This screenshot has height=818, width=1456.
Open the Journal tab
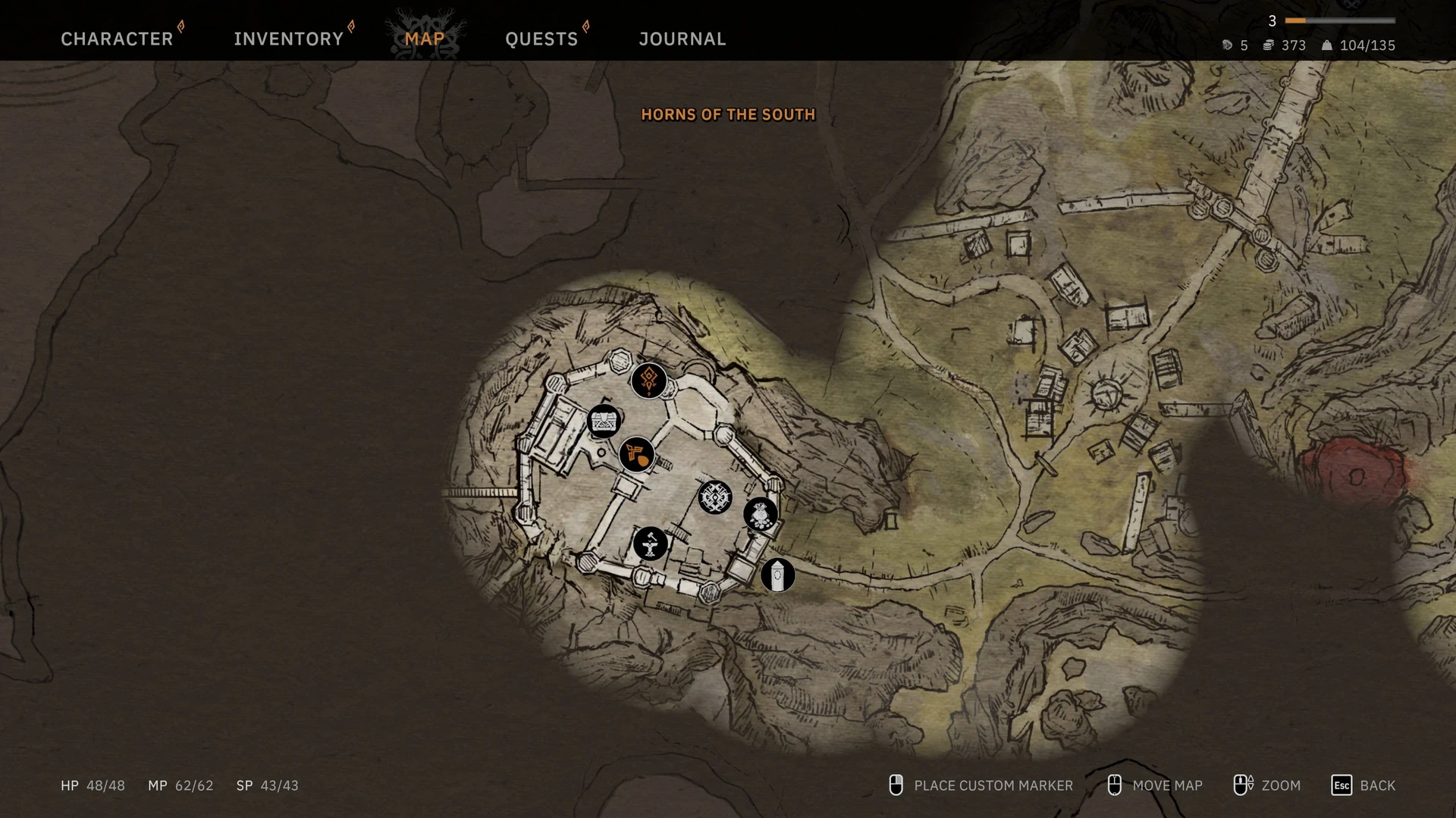(x=682, y=39)
